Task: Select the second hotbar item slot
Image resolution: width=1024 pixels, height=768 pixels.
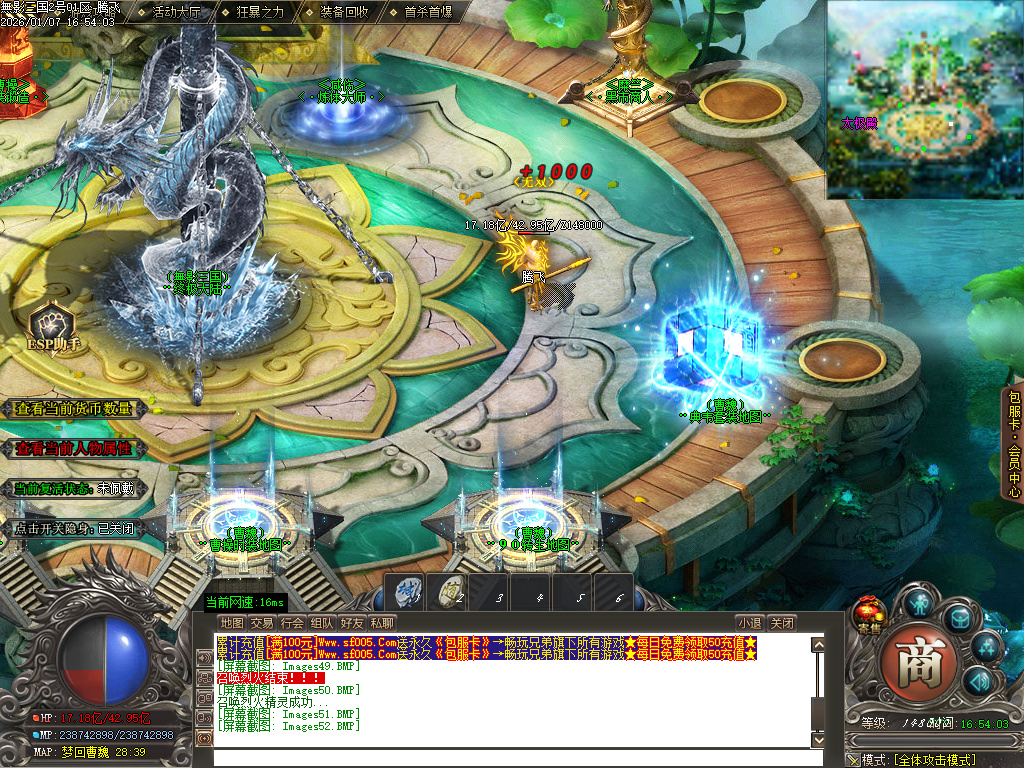Action: [449, 592]
